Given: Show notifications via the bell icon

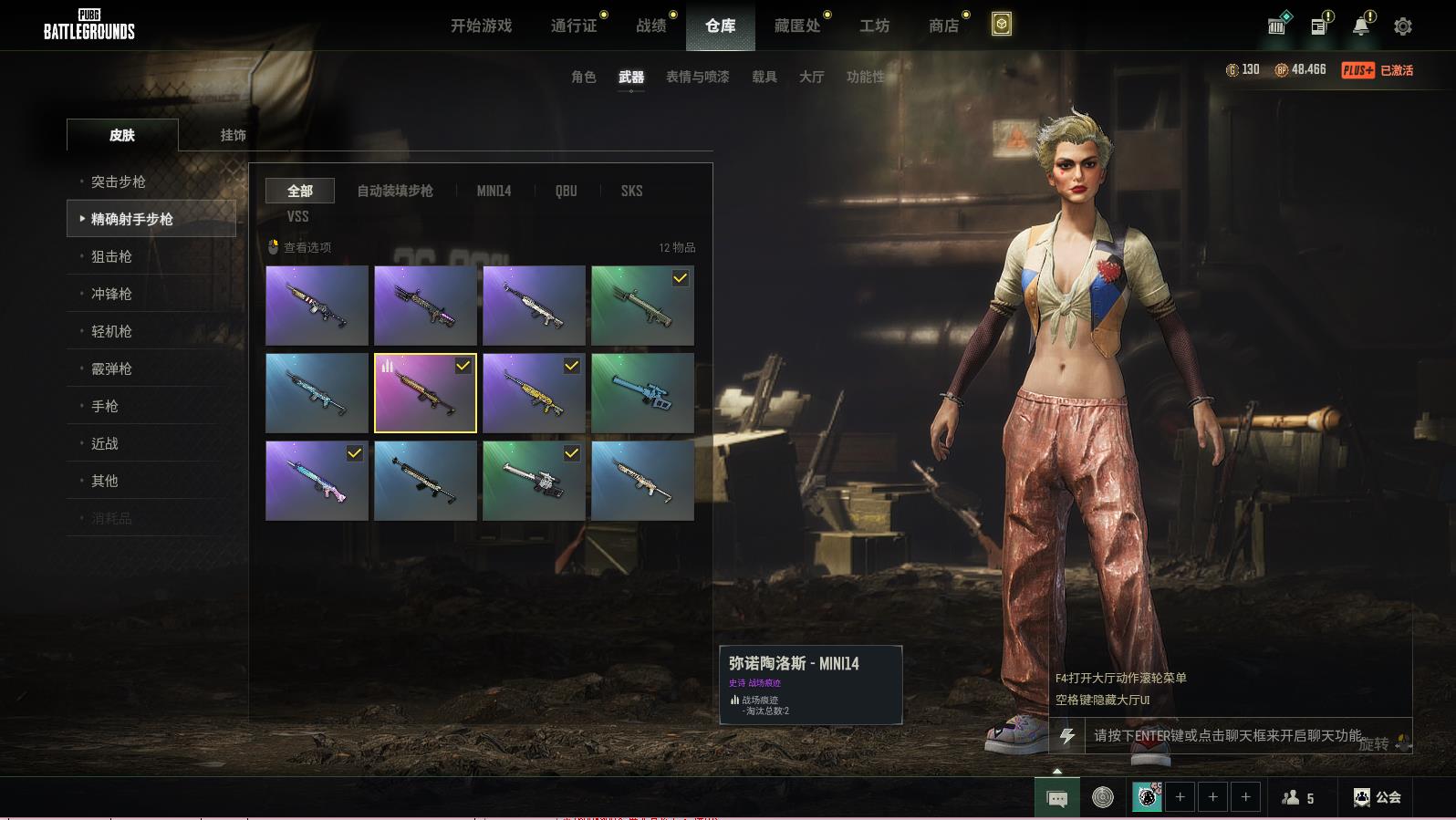Looking at the screenshot, I should [1360, 26].
